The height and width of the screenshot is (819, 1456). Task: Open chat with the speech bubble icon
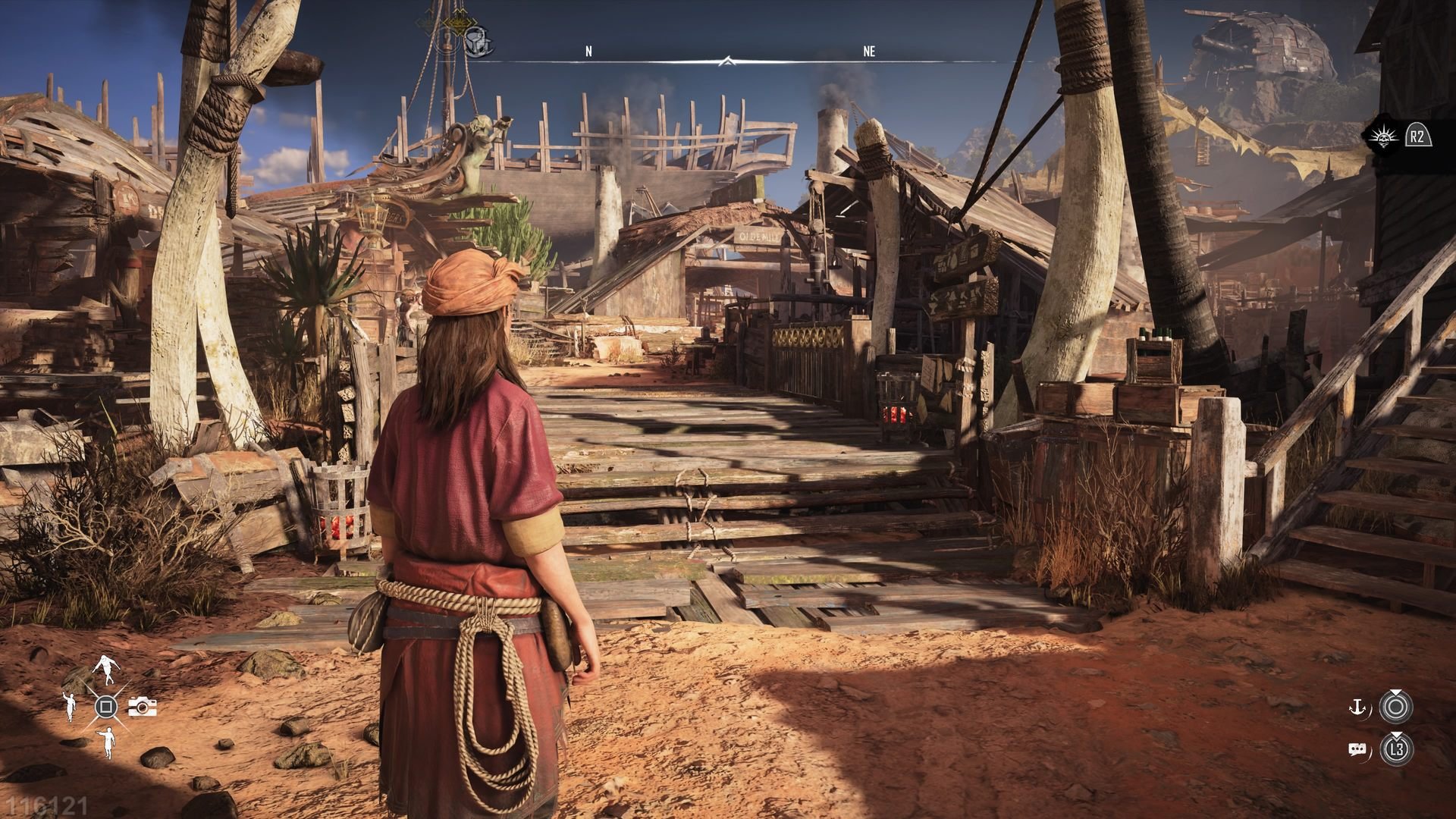click(1357, 750)
